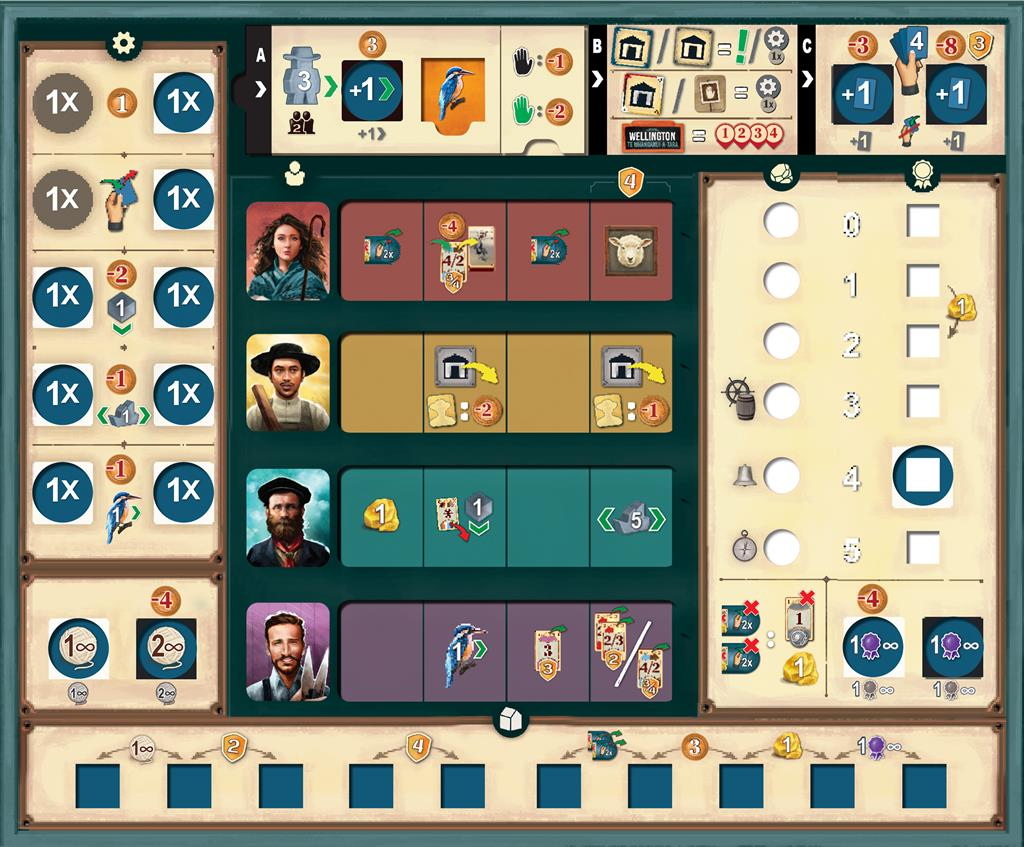Click the ship wheel and barrel icon
Image resolution: width=1024 pixels, height=847 pixels.
pos(739,398)
